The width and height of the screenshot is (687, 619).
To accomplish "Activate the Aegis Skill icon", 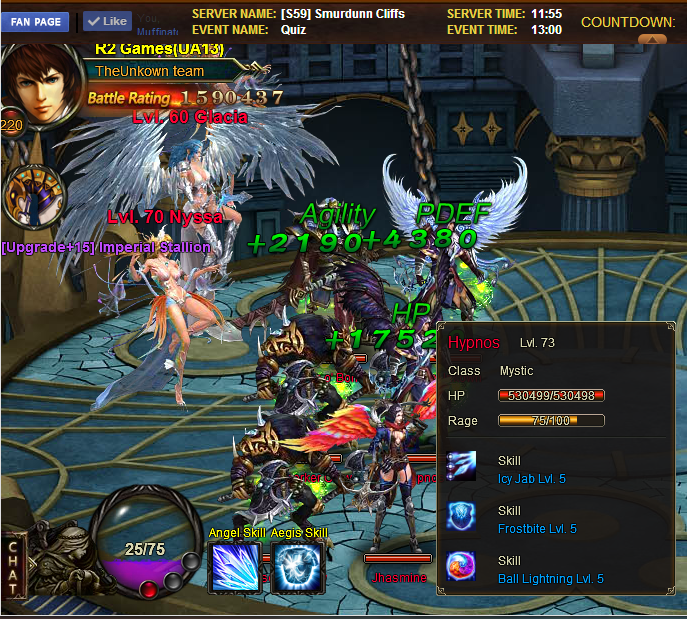I will (x=300, y=567).
